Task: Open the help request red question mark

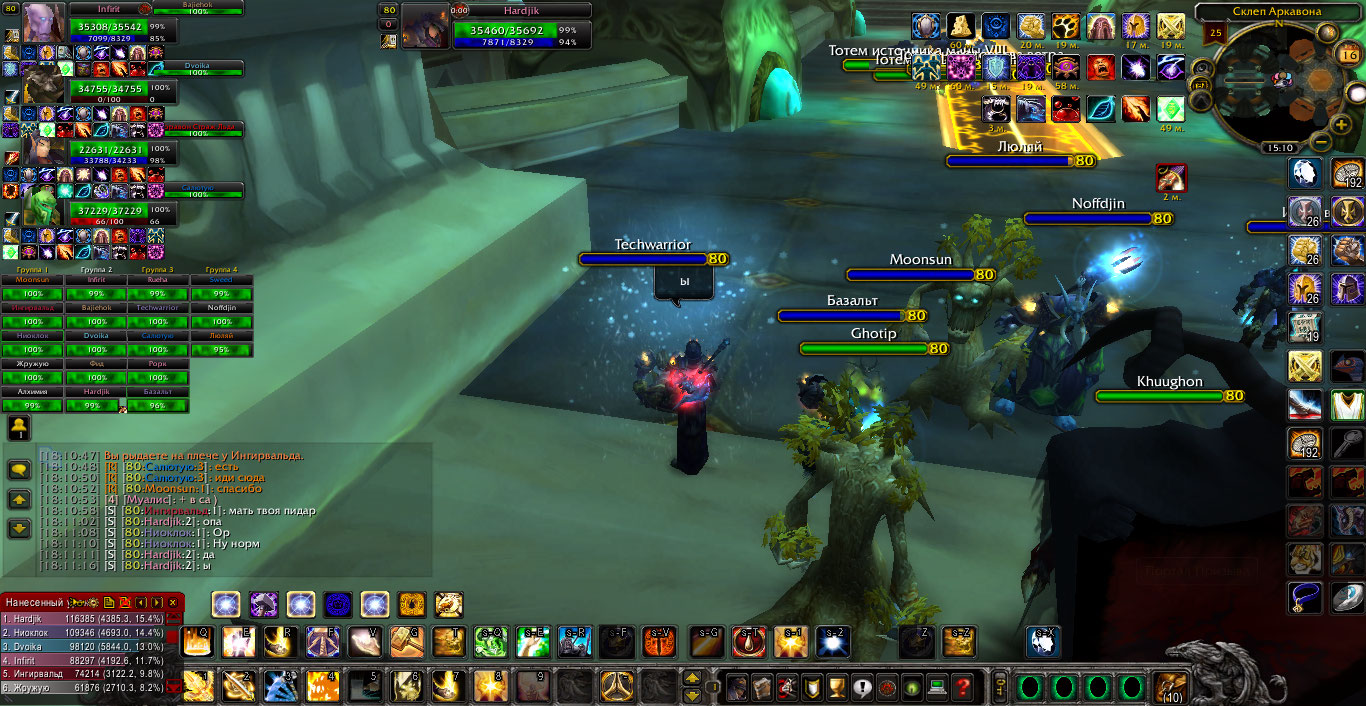Action: (962, 687)
